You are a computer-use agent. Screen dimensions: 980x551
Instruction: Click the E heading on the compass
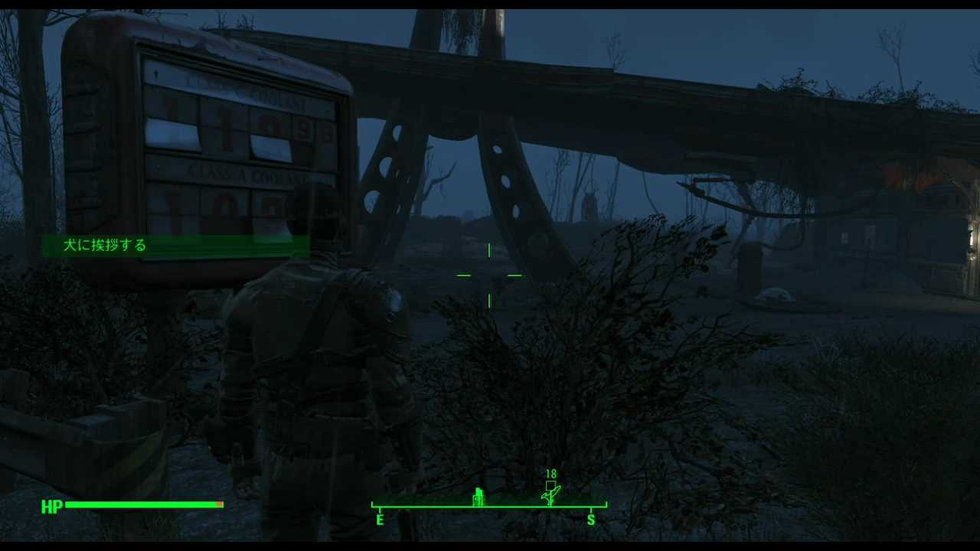380,519
